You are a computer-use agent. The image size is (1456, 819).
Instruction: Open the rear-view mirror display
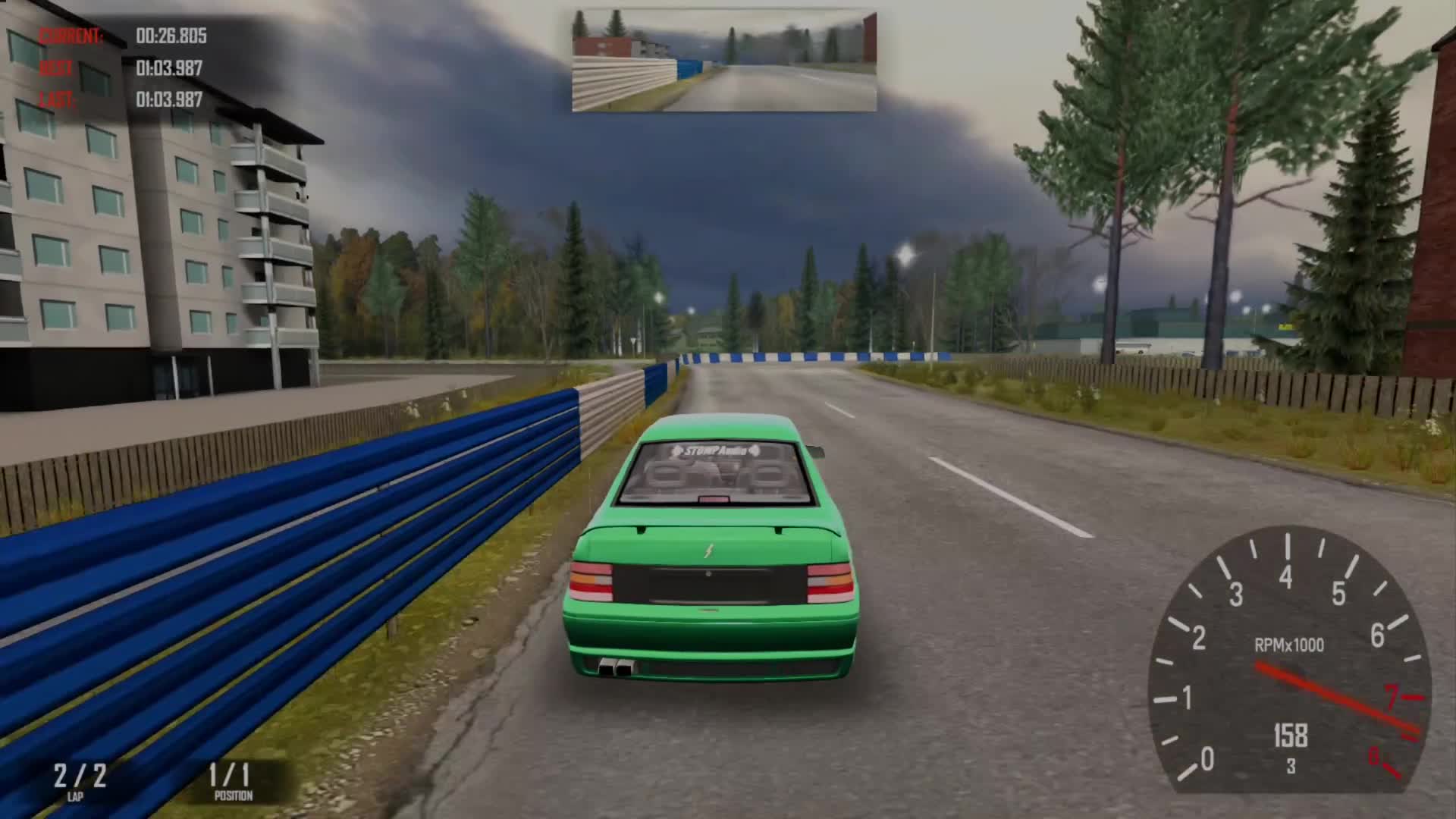point(724,59)
